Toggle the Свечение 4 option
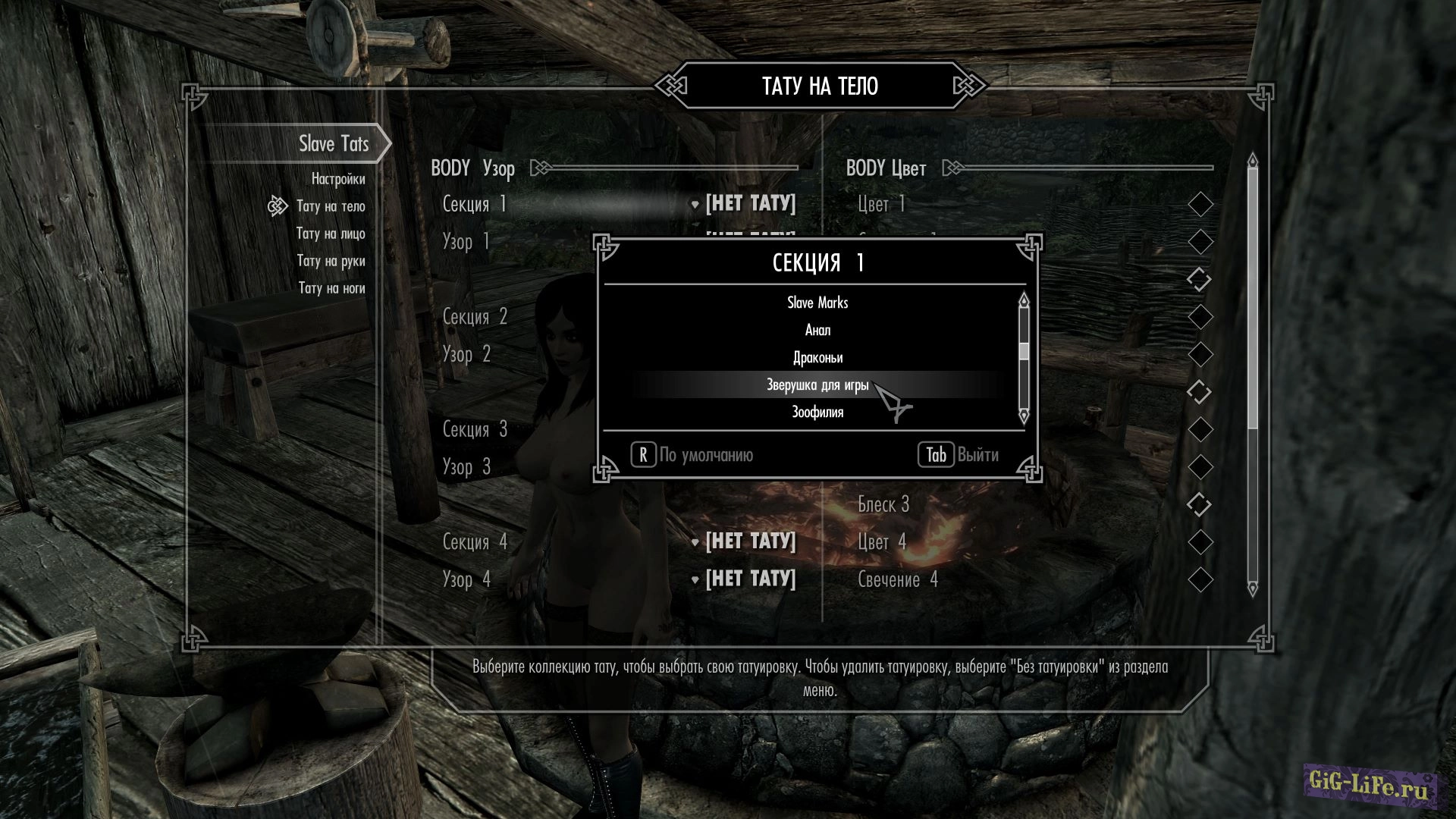Screen dimensions: 1456x819 [x=1200, y=580]
